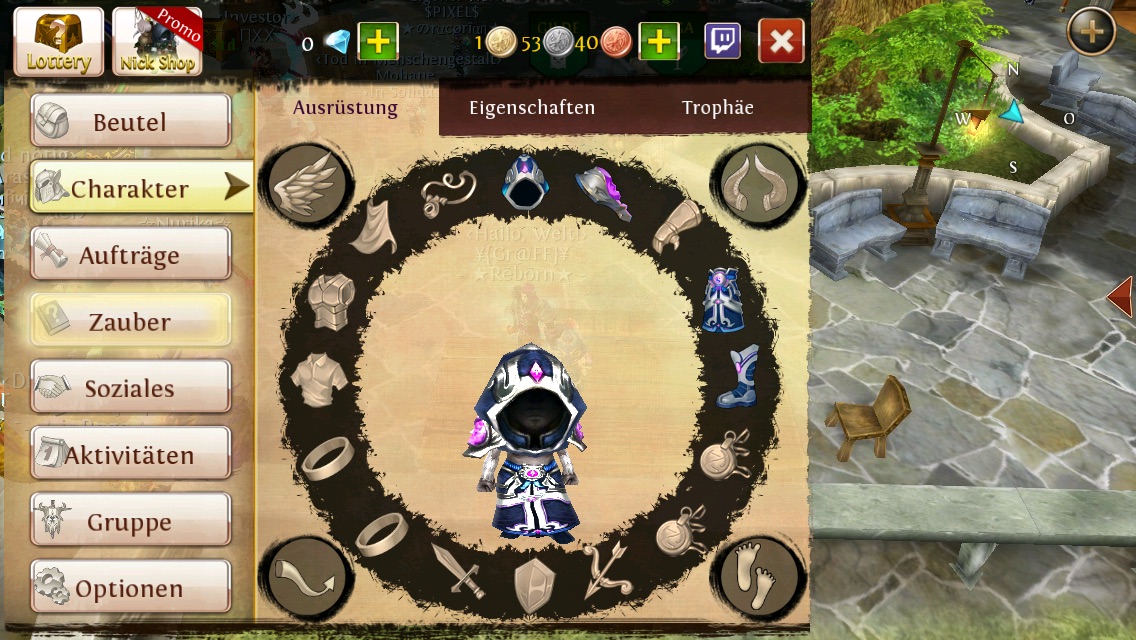
Task: Open the Lottery chest button
Action: coord(58,42)
